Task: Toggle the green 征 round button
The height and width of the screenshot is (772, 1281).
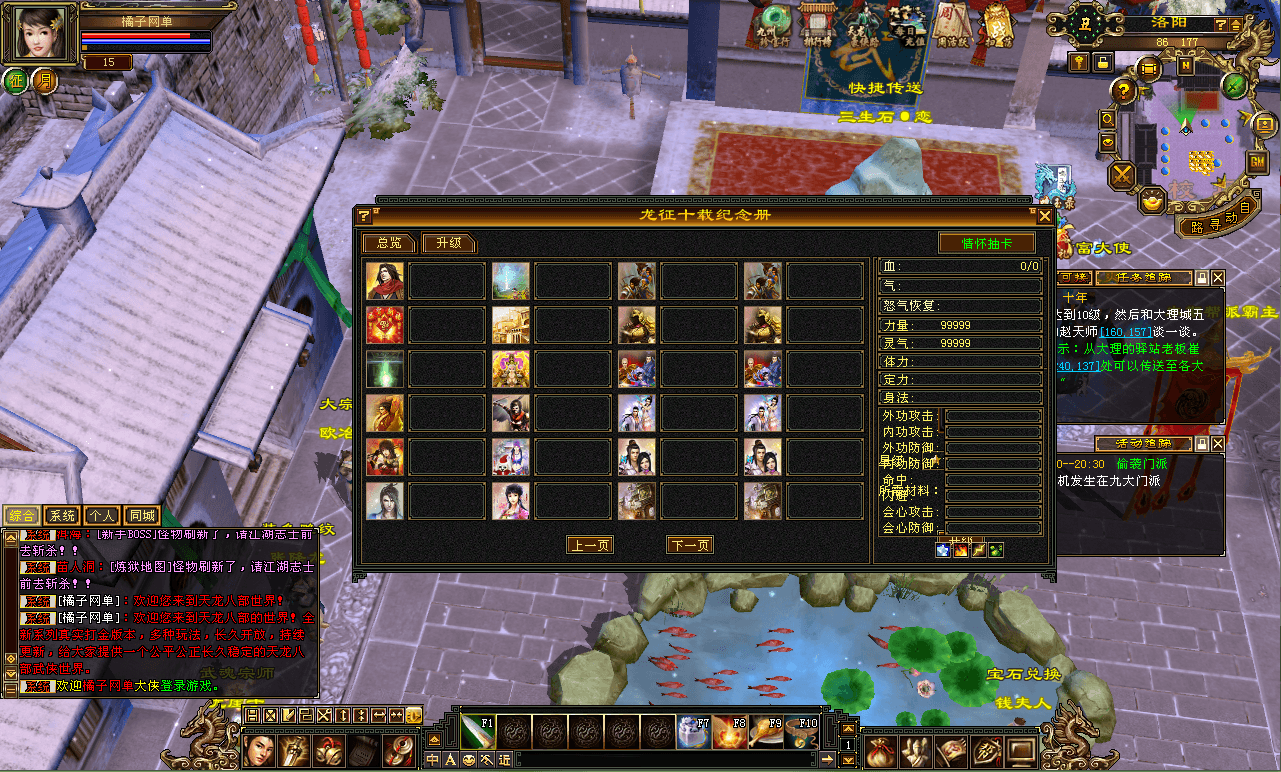Action: coord(16,81)
